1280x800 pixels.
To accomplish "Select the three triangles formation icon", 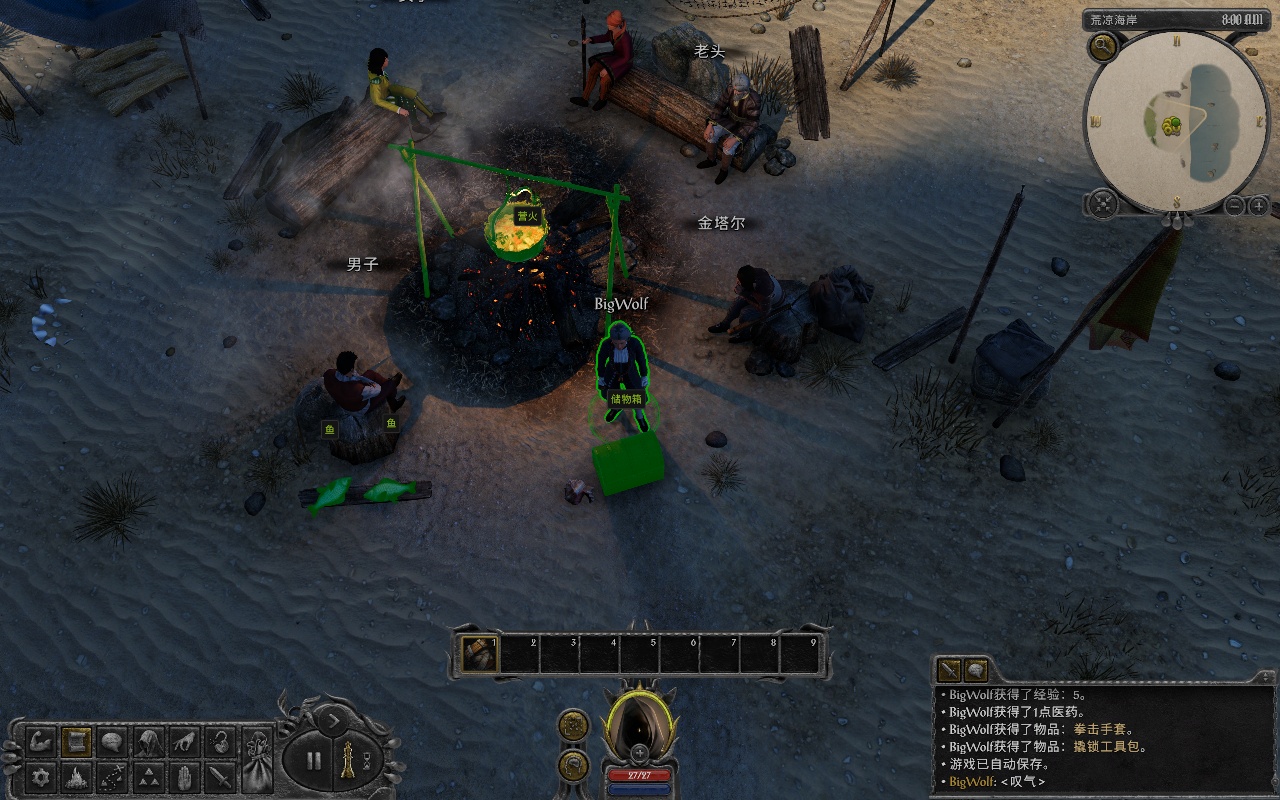I will (149, 777).
